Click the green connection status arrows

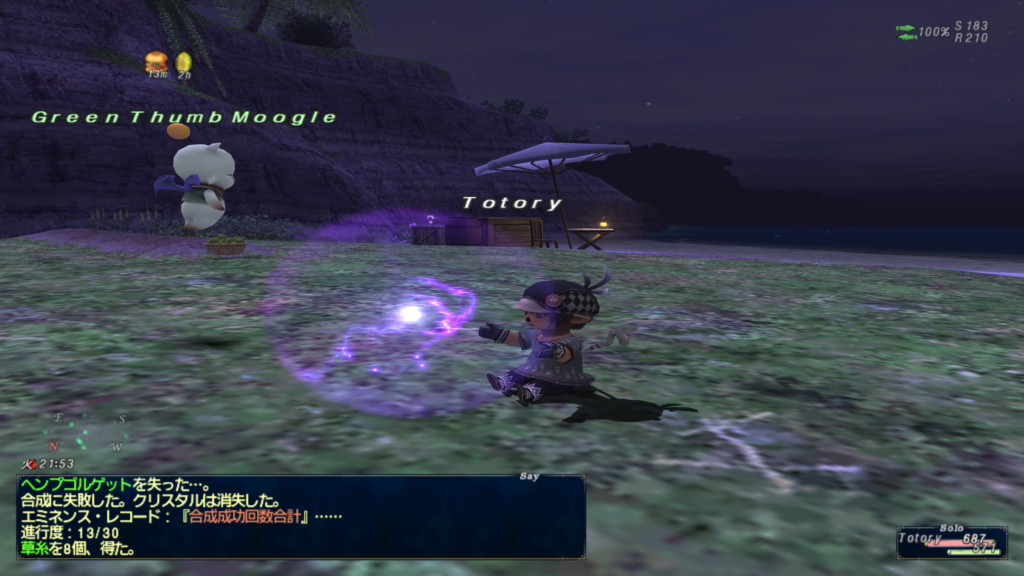click(907, 32)
